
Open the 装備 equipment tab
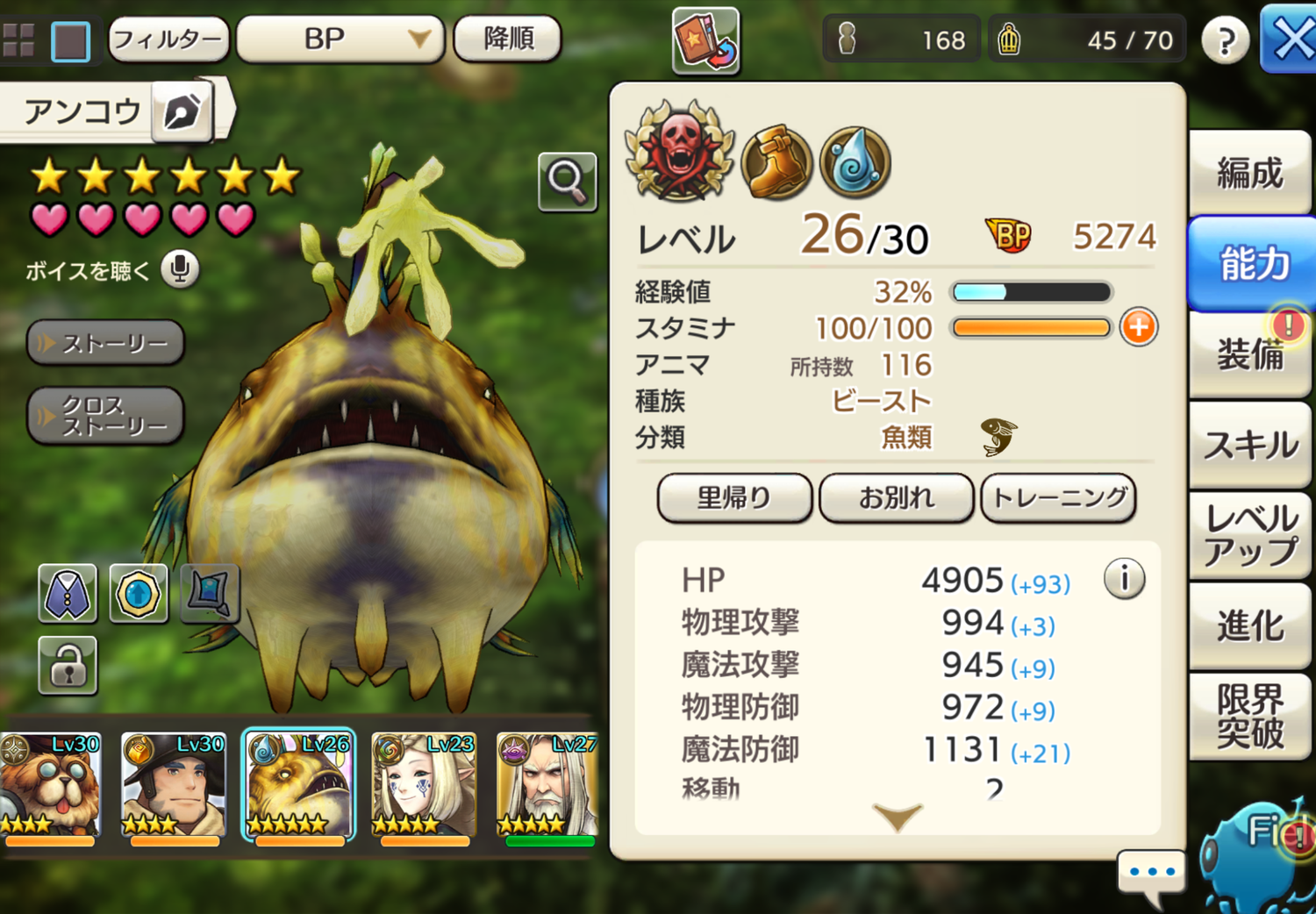click(1249, 355)
